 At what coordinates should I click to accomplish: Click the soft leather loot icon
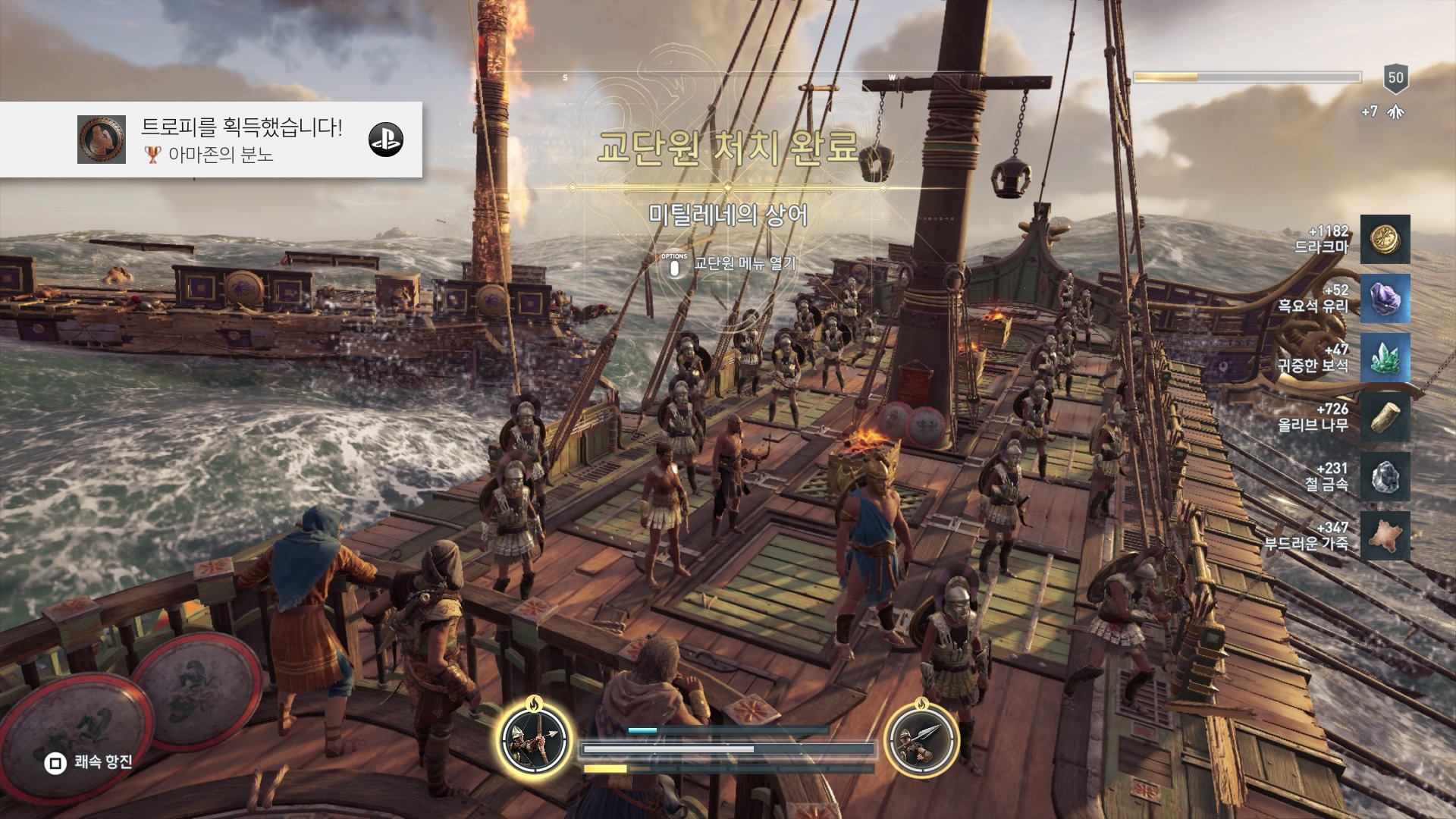tap(1385, 535)
